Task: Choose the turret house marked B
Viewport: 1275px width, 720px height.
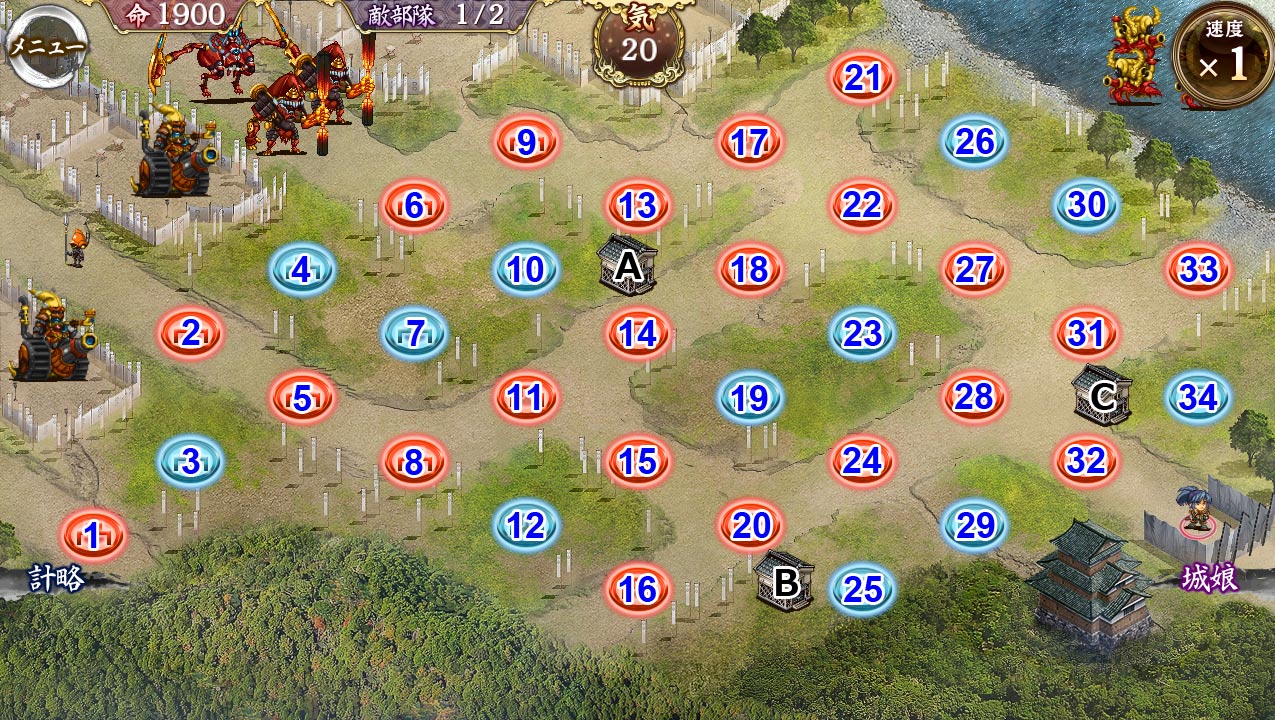Action: coord(785,580)
